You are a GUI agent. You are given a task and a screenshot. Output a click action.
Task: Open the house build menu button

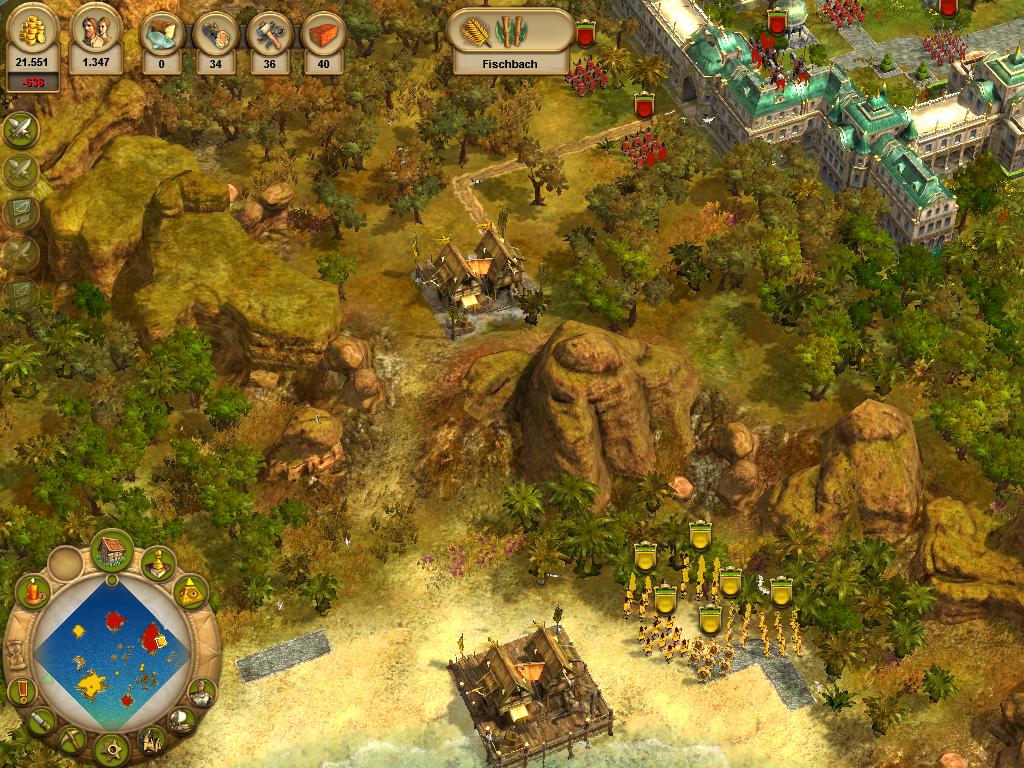tap(112, 550)
